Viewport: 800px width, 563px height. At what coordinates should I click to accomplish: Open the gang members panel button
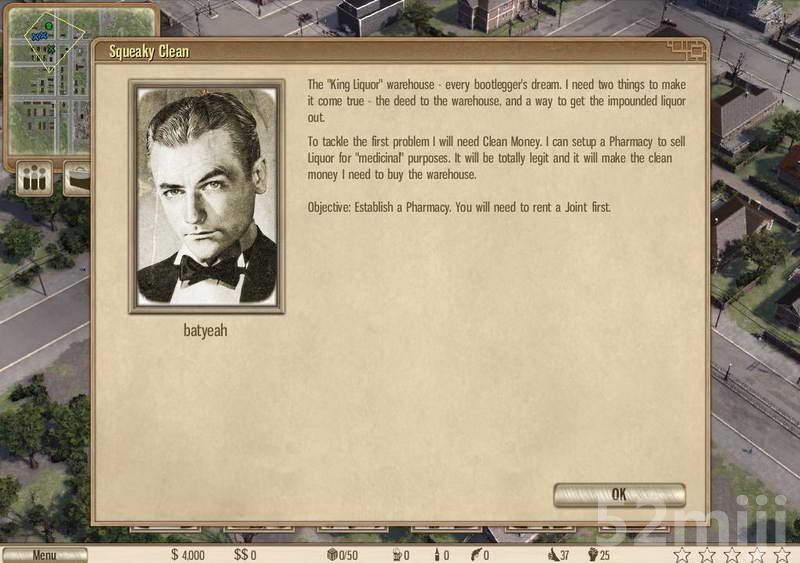point(34,180)
